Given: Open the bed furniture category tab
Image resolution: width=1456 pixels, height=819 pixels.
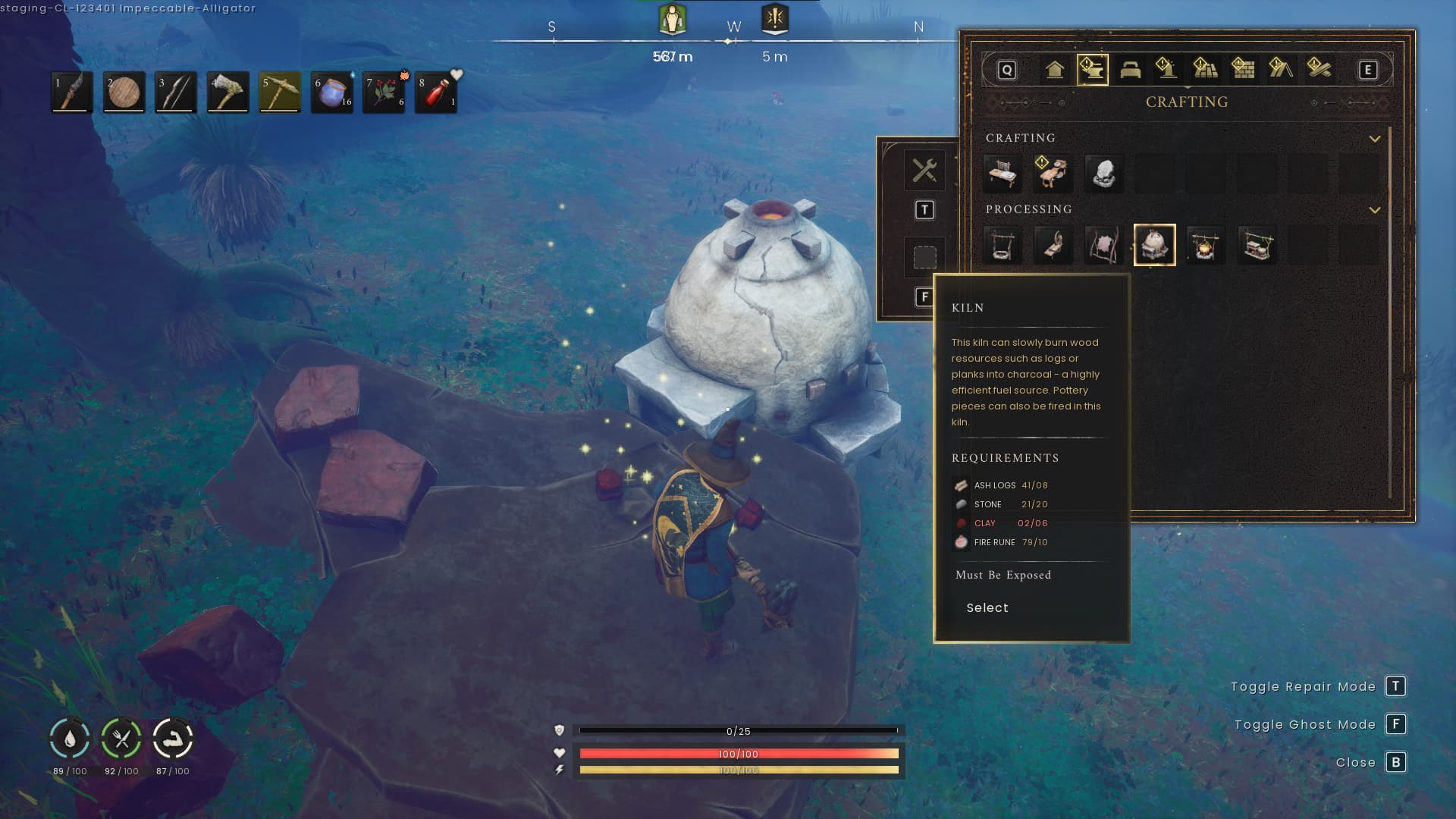Looking at the screenshot, I should (x=1130, y=70).
